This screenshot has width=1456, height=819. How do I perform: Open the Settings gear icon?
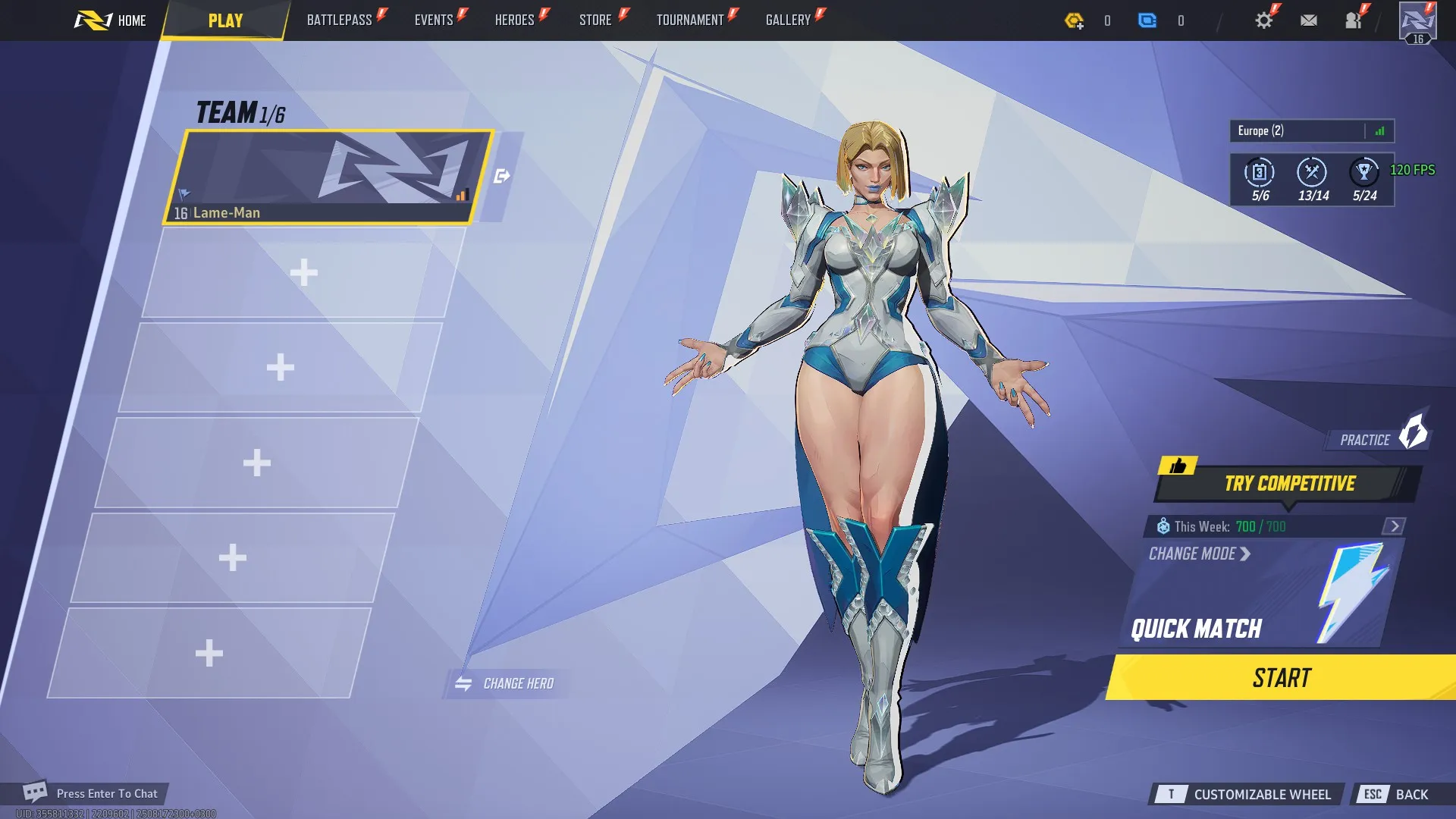pyautogui.click(x=1263, y=20)
